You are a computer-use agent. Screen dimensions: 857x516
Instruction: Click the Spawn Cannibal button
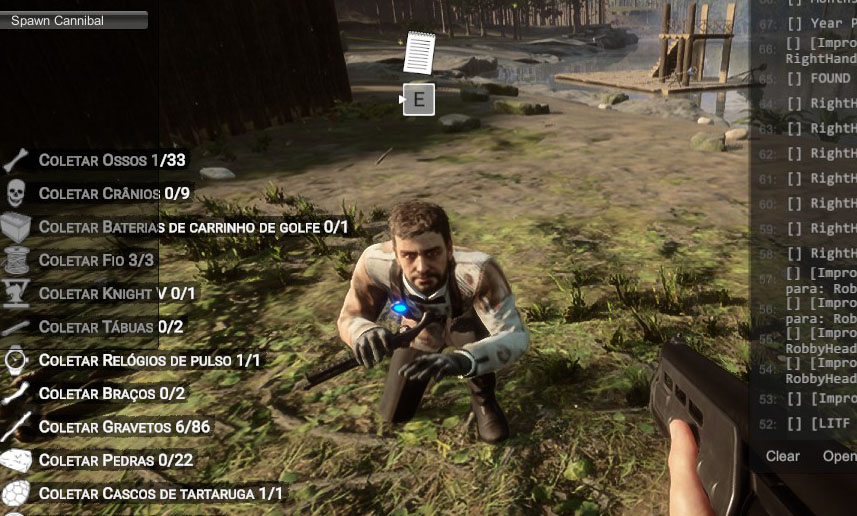pyautogui.click(x=74, y=20)
